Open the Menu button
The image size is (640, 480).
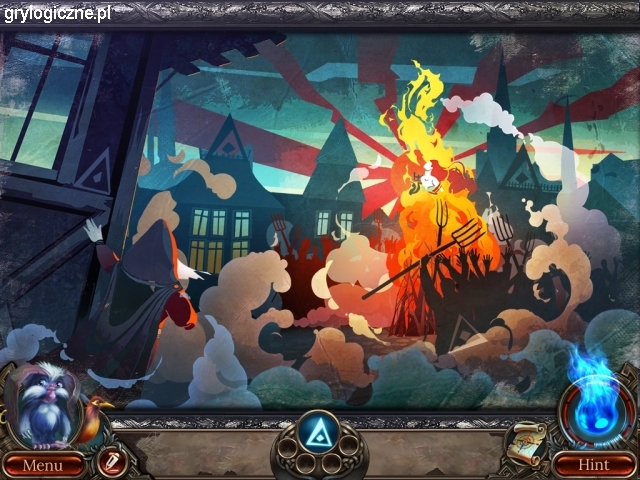pyautogui.click(x=42, y=465)
